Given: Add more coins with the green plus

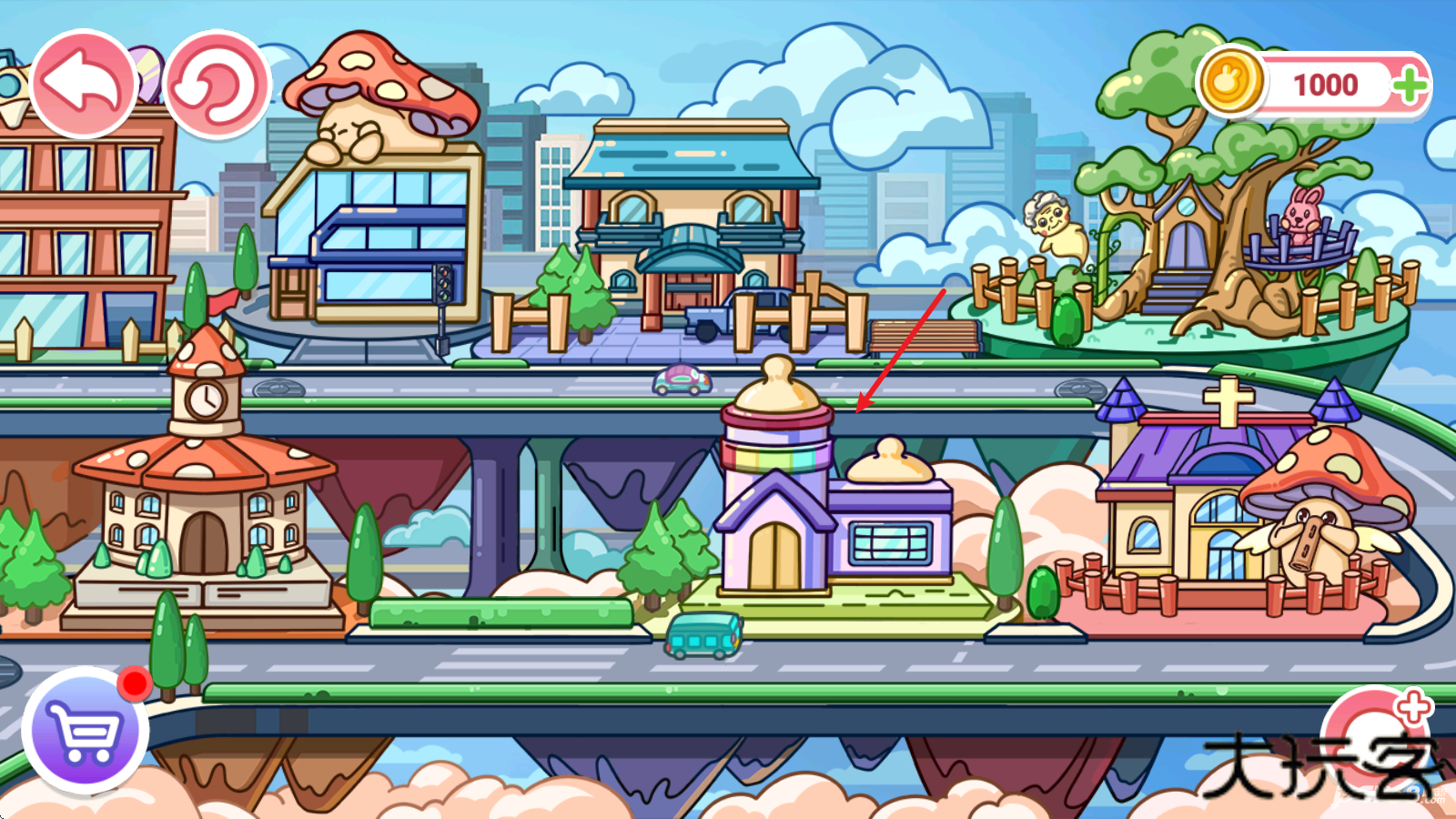Looking at the screenshot, I should [x=1409, y=86].
